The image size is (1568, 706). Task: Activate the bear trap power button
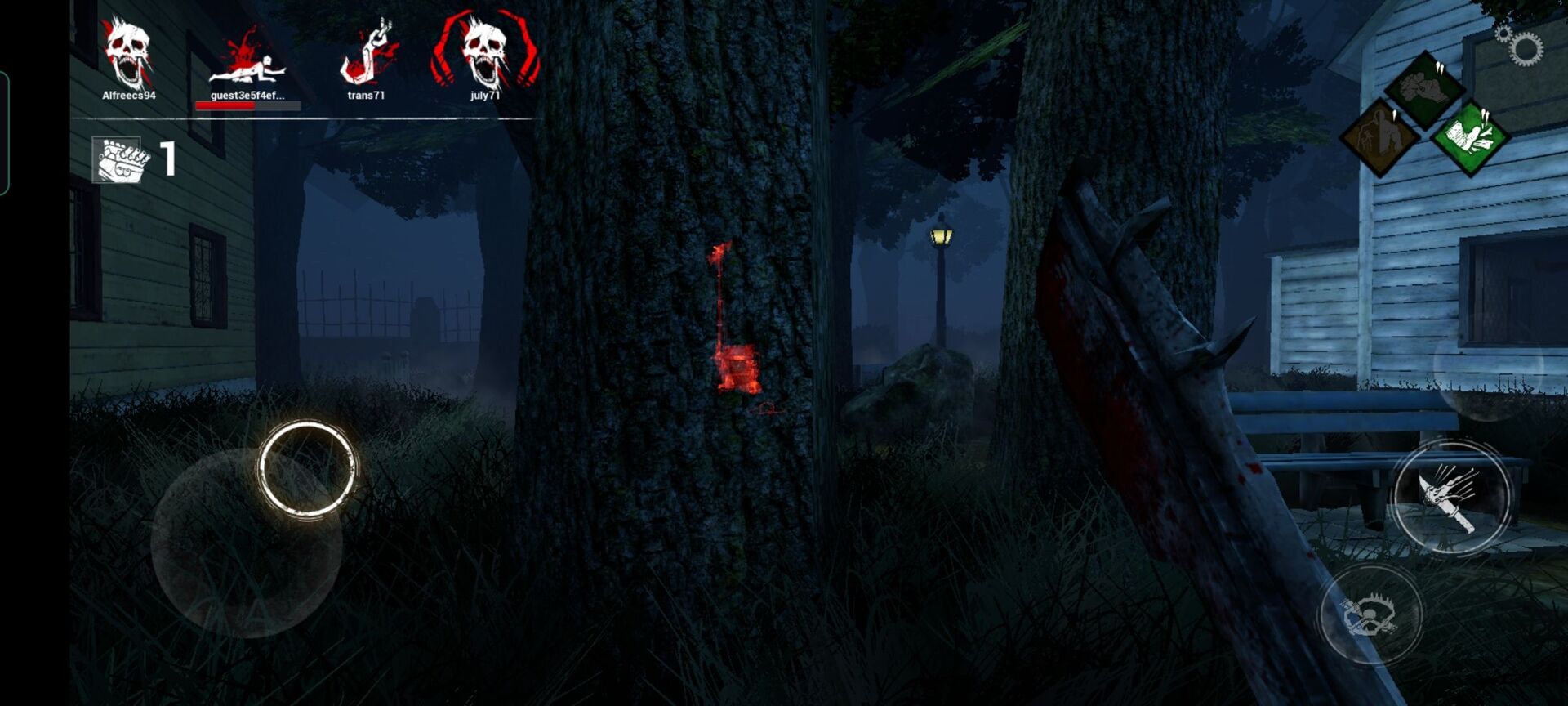1371,613
